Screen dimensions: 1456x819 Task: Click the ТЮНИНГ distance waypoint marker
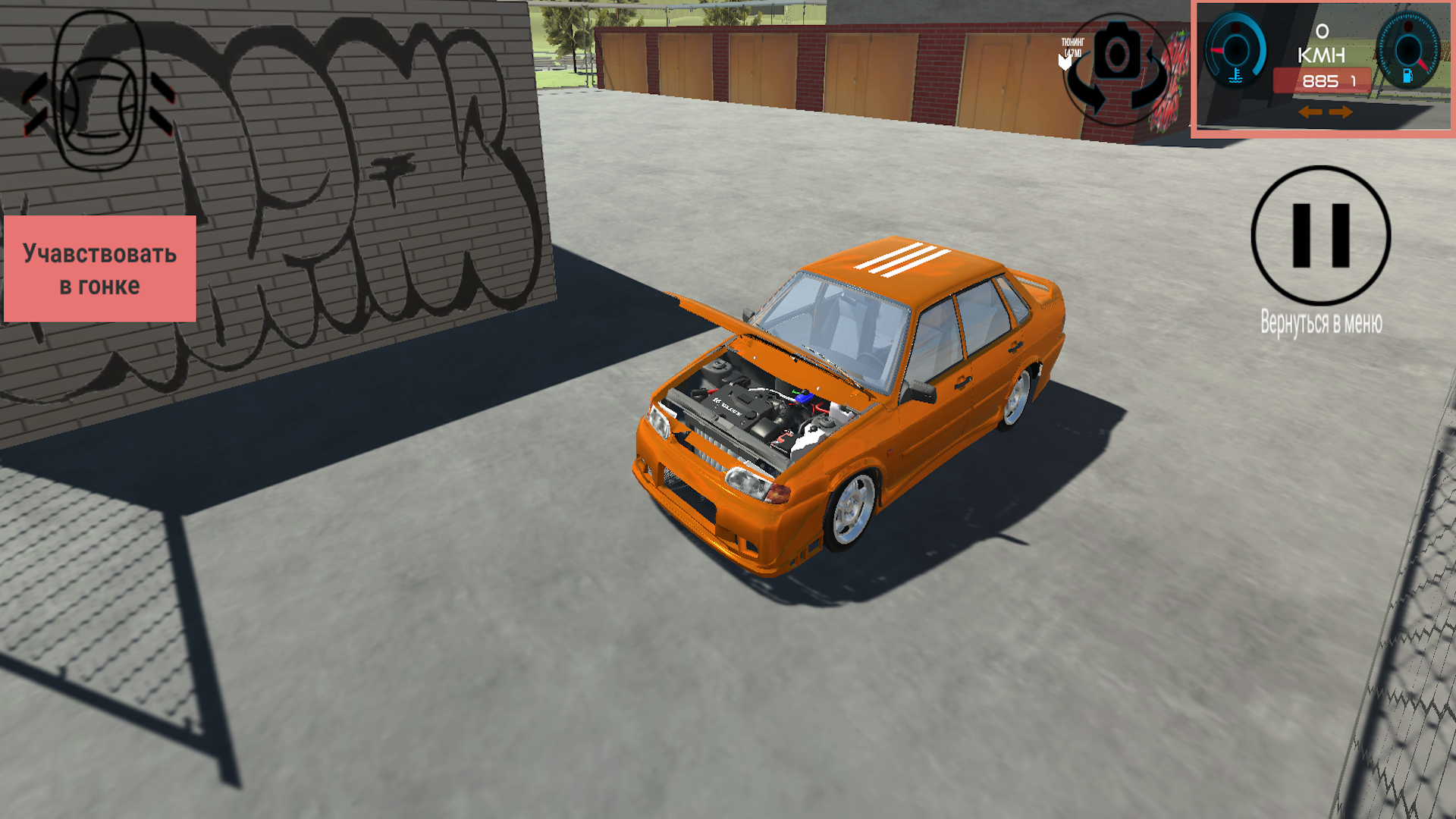pos(1072,47)
